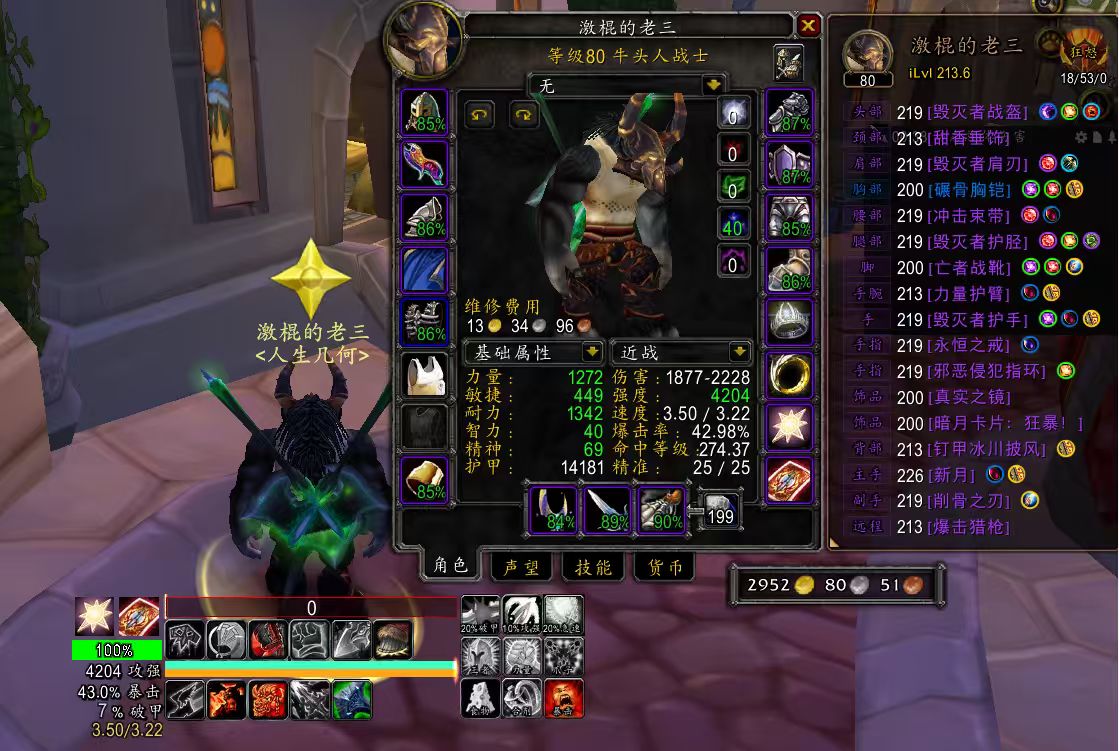Expand the 基础属性 stats dropdown
The image size is (1119, 751).
(592, 352)
